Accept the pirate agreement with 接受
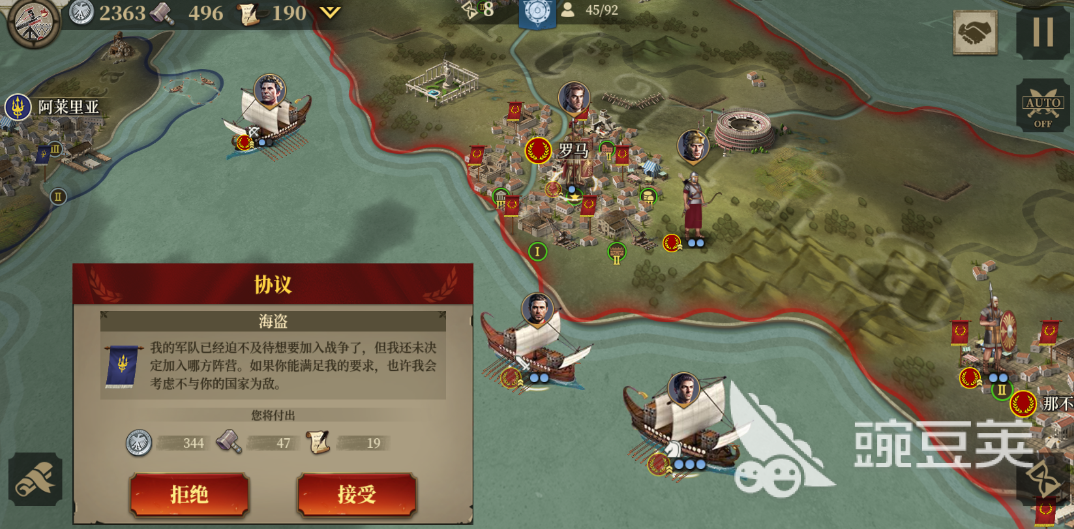This screenshot has width=1074, height=529. (356, 494)
